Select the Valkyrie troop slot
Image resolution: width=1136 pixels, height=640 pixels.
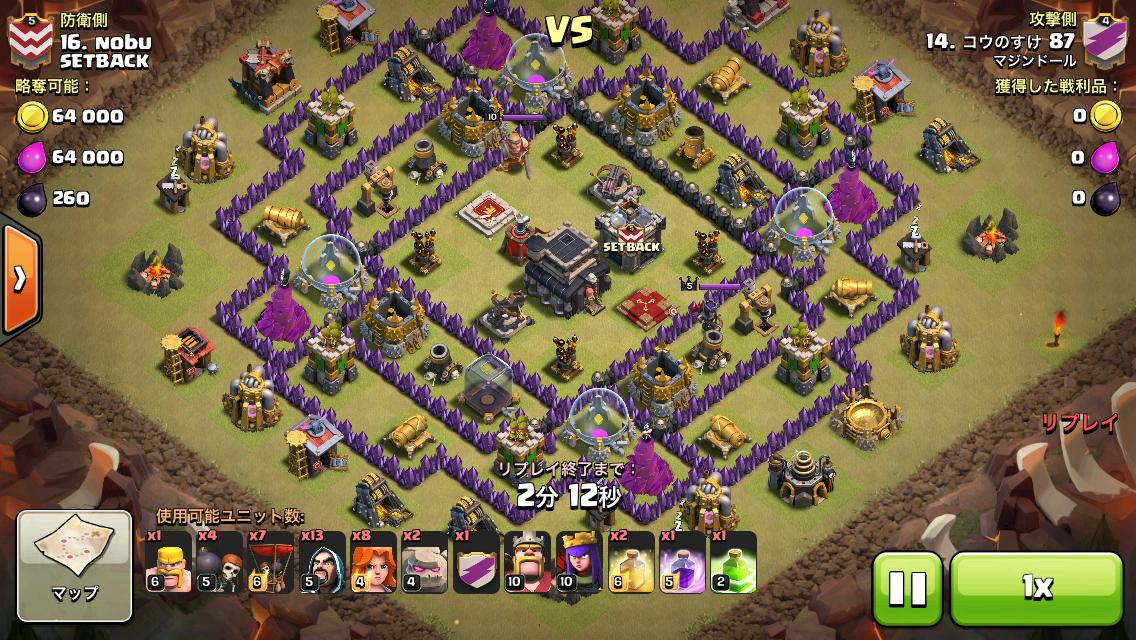tap(373, 561)
